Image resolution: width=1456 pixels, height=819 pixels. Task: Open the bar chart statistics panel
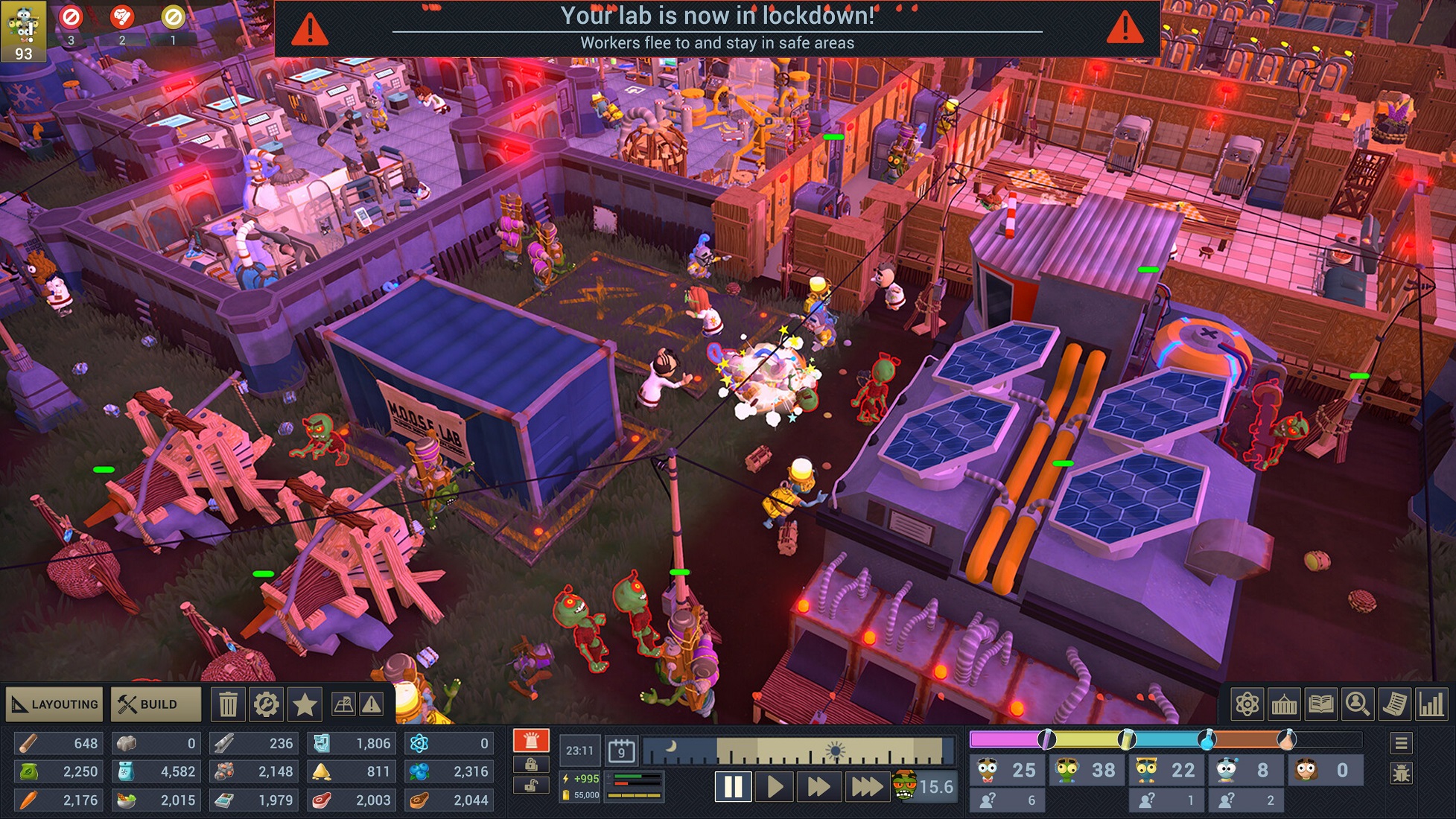[x=1431, y=704]
